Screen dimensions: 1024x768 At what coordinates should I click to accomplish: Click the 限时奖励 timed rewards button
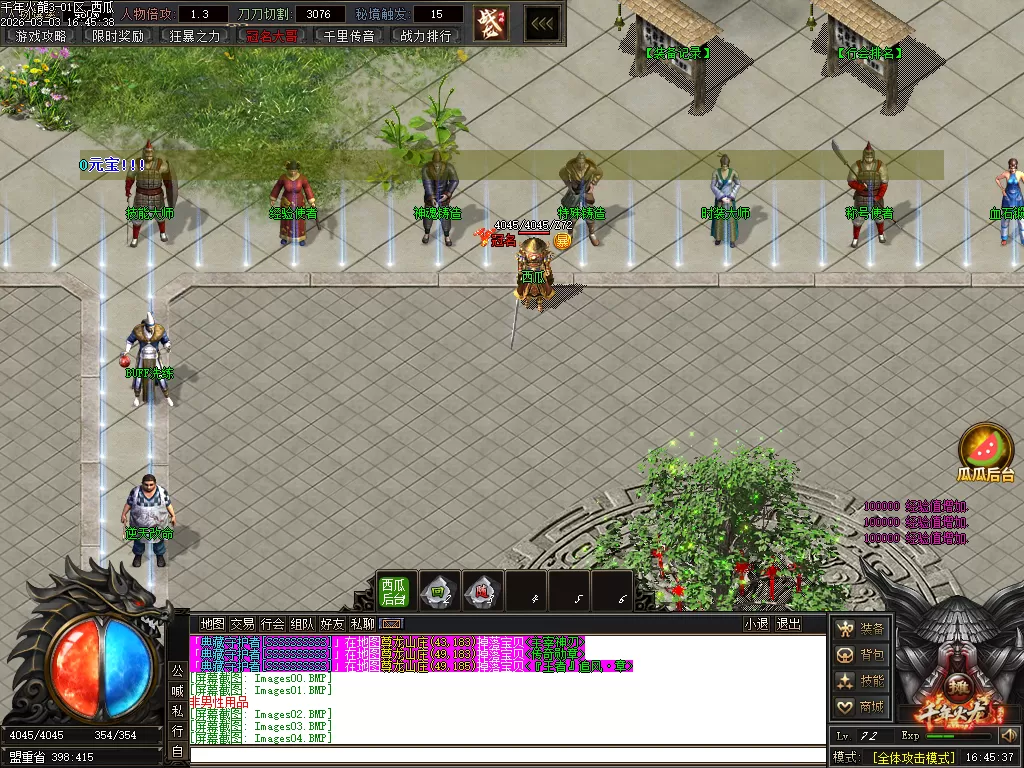(118, 36)
